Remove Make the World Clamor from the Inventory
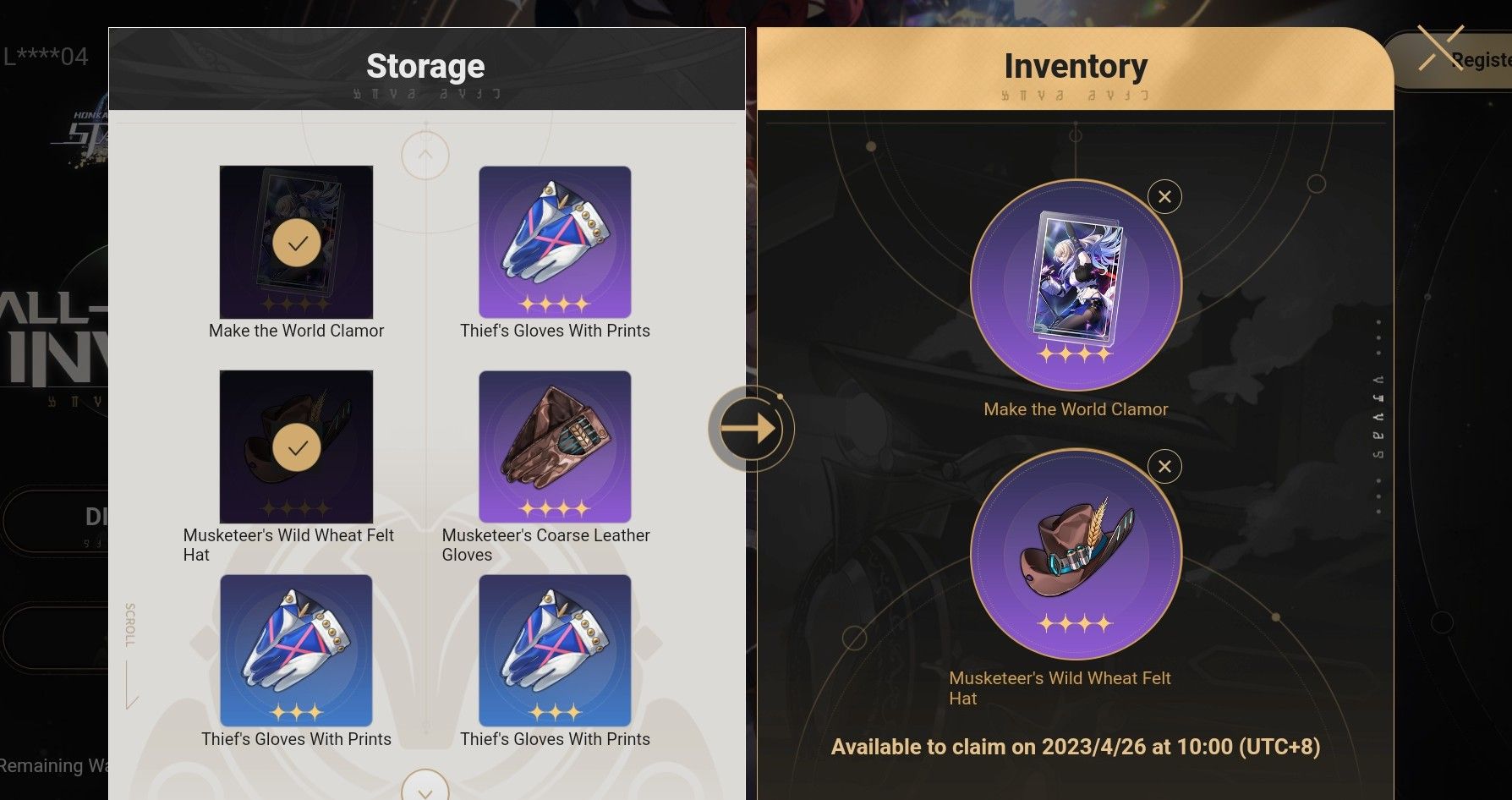This screenshot has width=1512, height=800. click(x=1164, y=196)
